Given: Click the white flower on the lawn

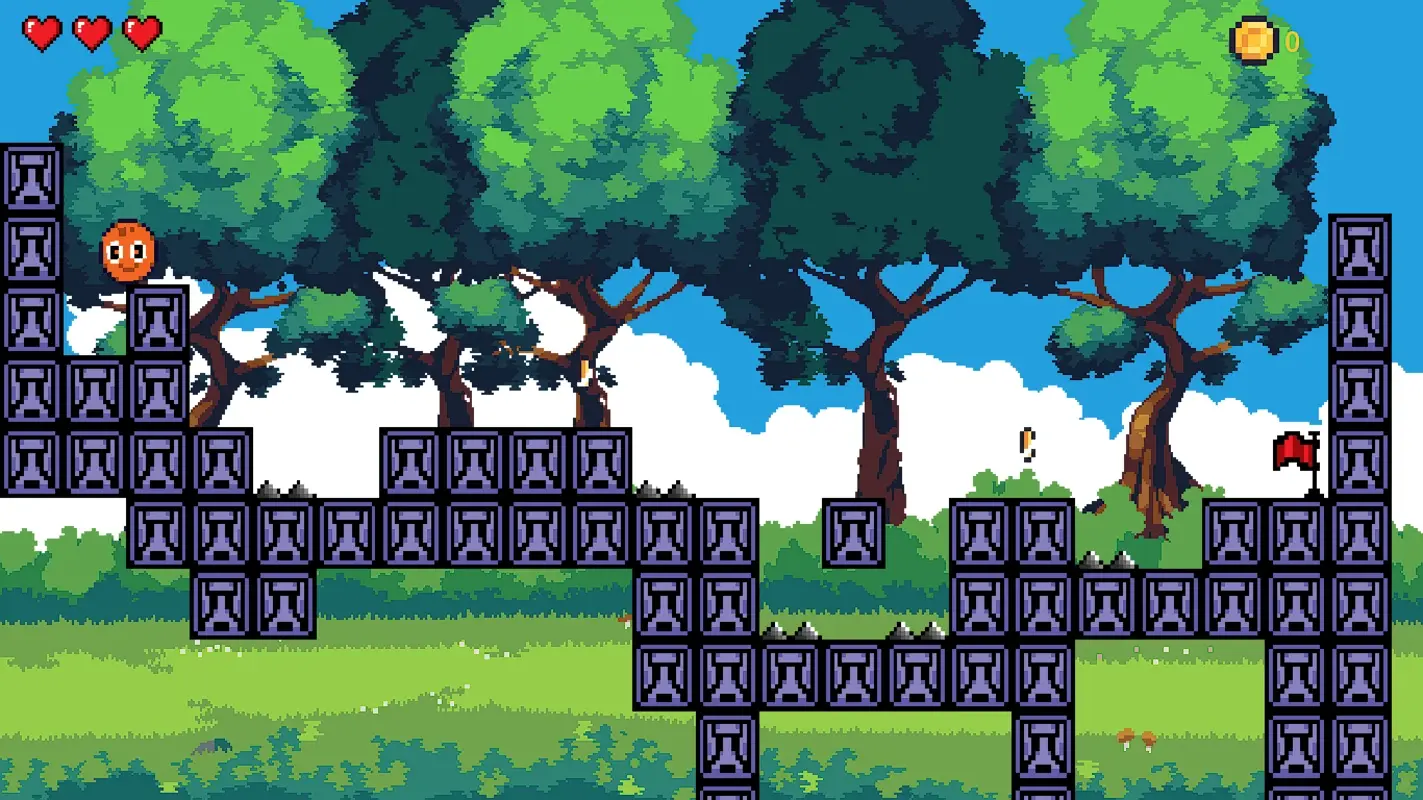Looking at the screenshot, I should pyautogui.click(x=467, y=686).
